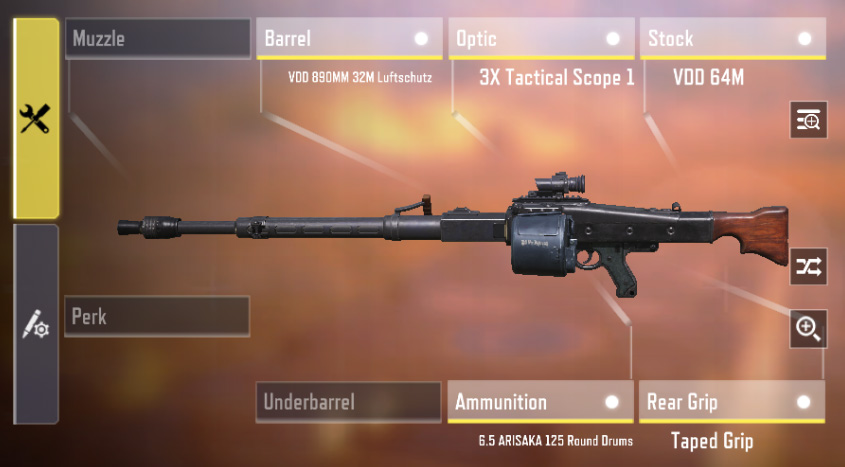The height and width of the screenshot is (467, 845).
Task: Open the Underbarrel attachment slot
Action: (348, 402)
